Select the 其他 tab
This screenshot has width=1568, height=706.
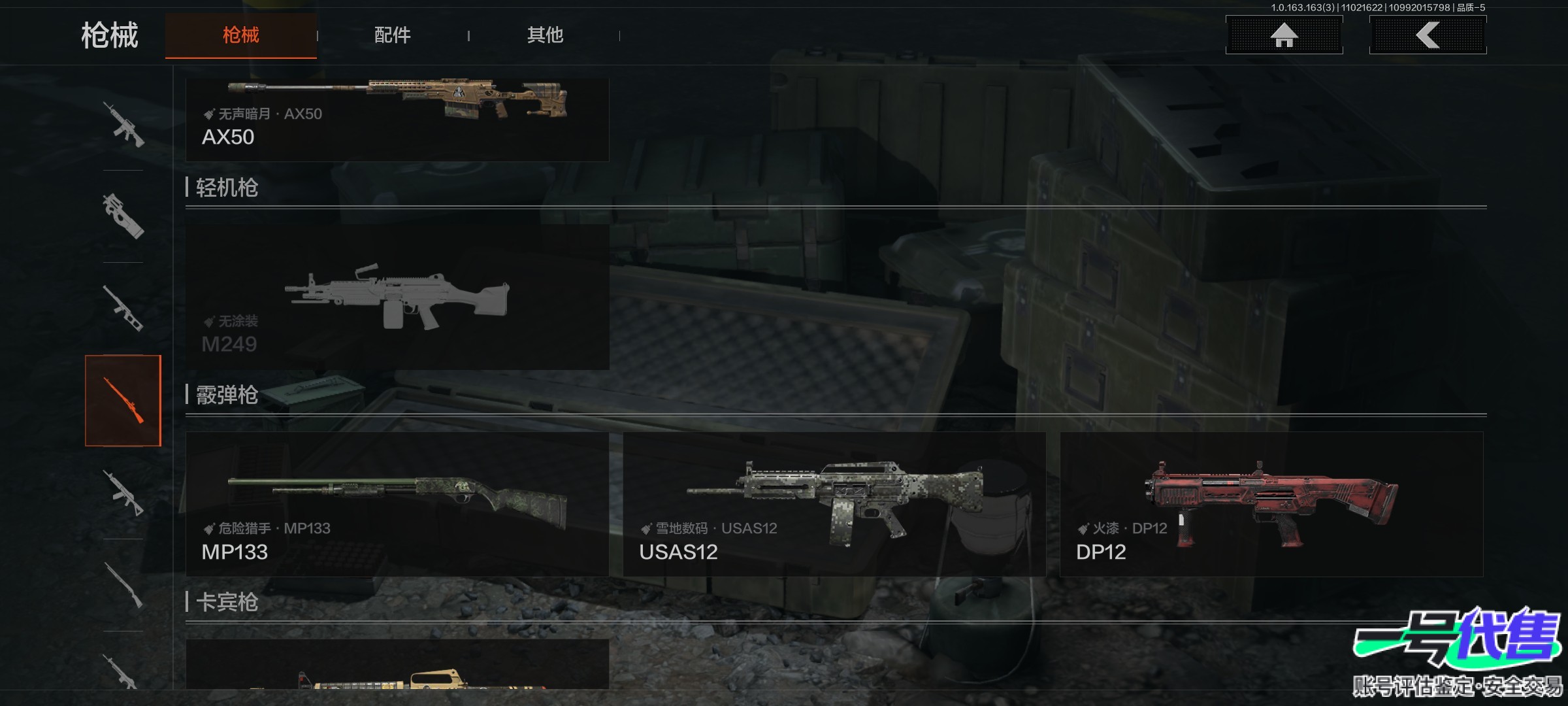coord(545,35)
